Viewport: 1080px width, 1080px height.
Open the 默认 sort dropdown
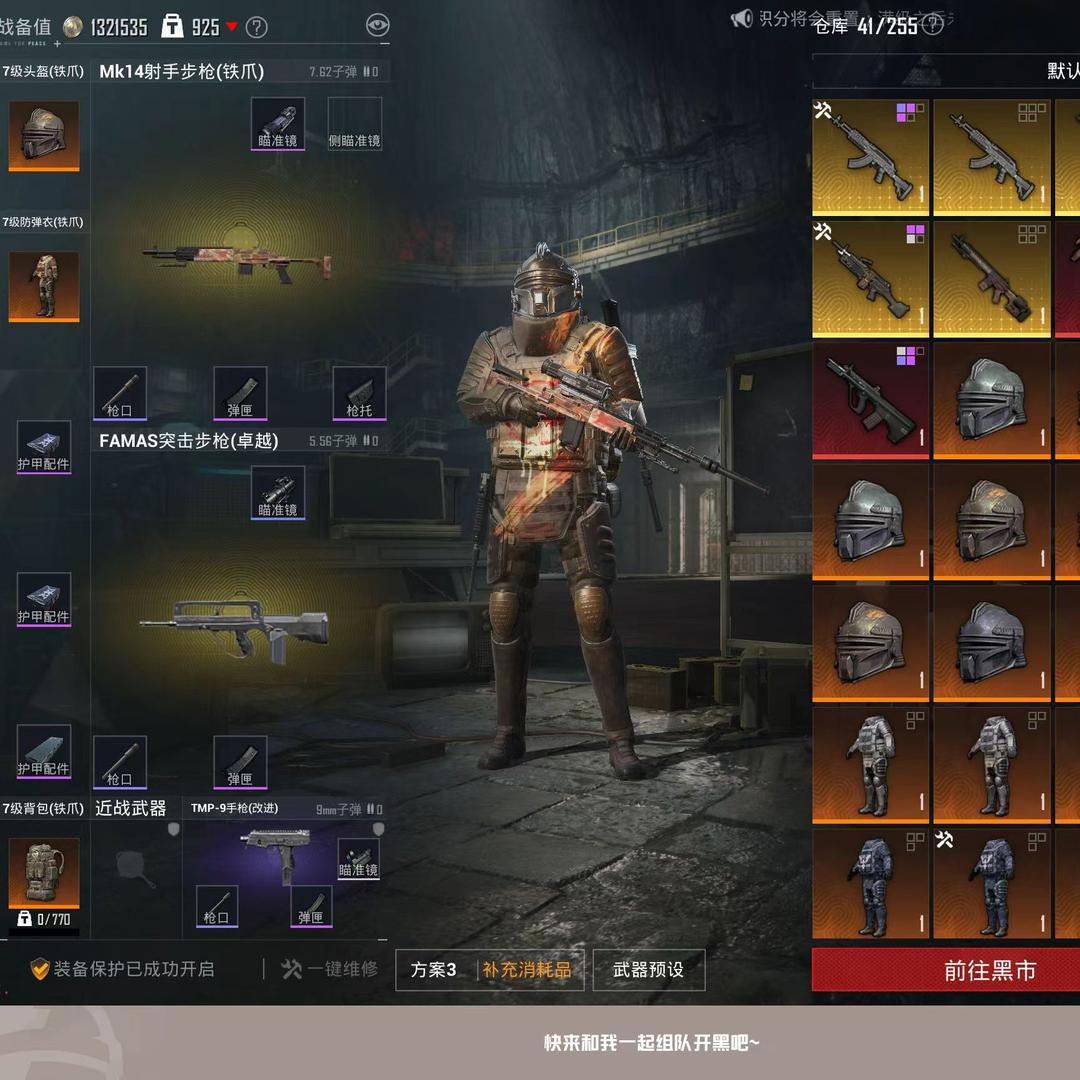1060,71
